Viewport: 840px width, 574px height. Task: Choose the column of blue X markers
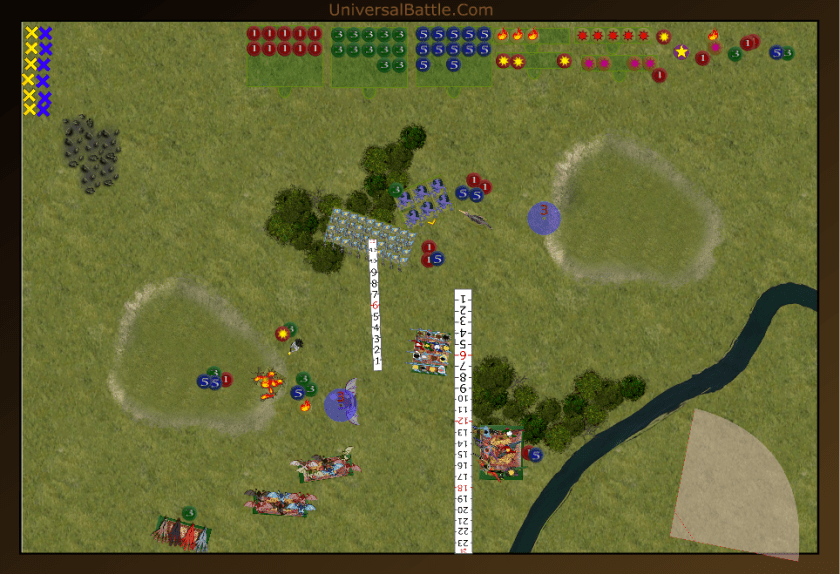pos(45,70)
